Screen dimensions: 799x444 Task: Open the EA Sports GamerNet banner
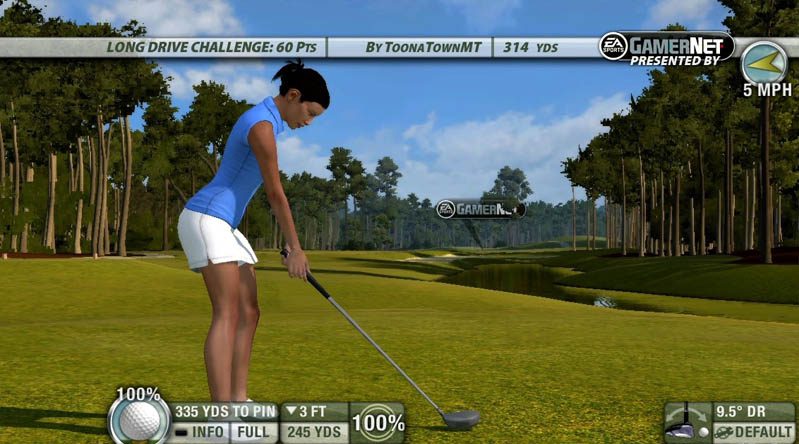(x=666, y=46)
